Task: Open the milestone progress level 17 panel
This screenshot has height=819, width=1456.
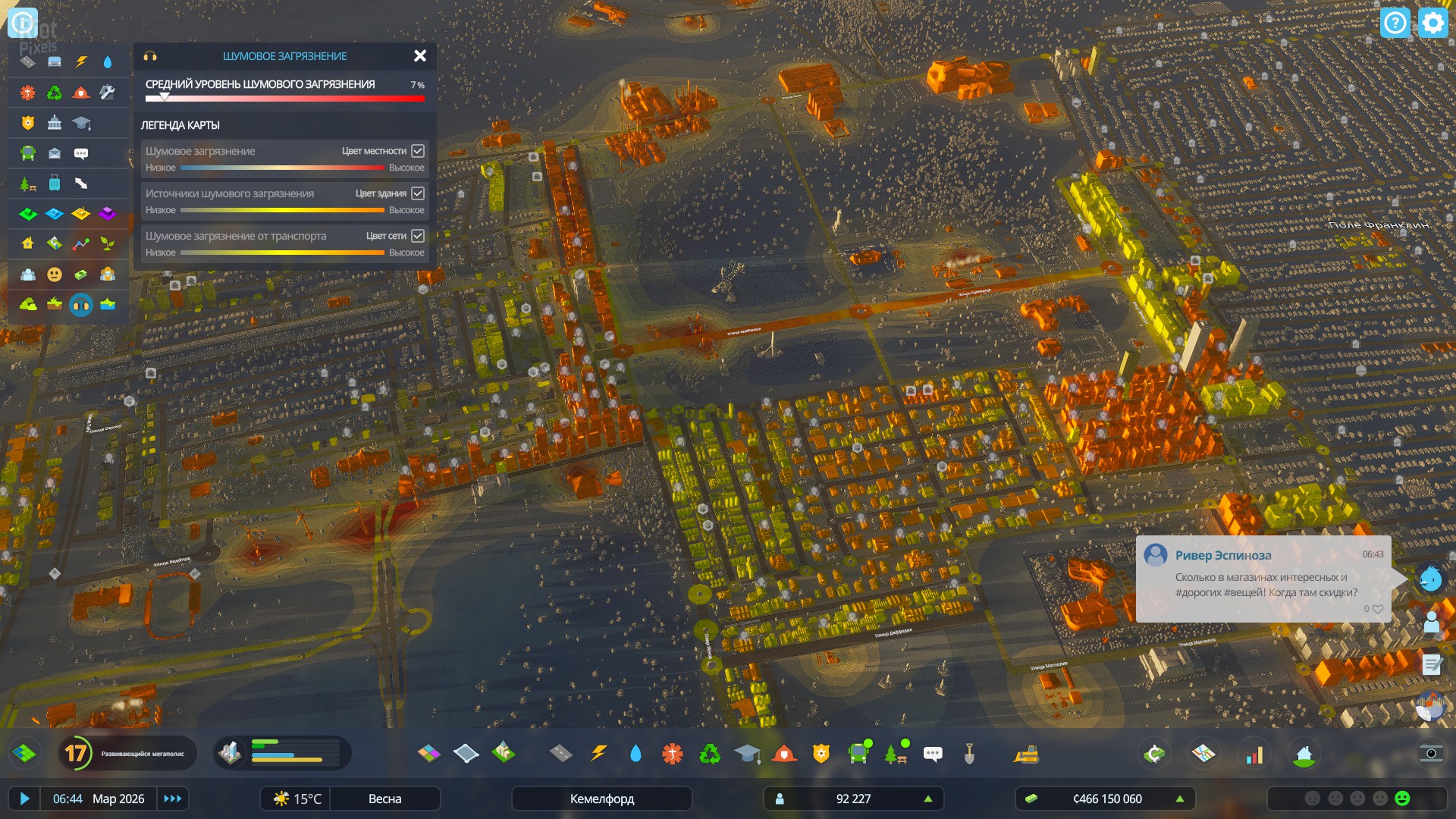Action: tap(76, 753)
